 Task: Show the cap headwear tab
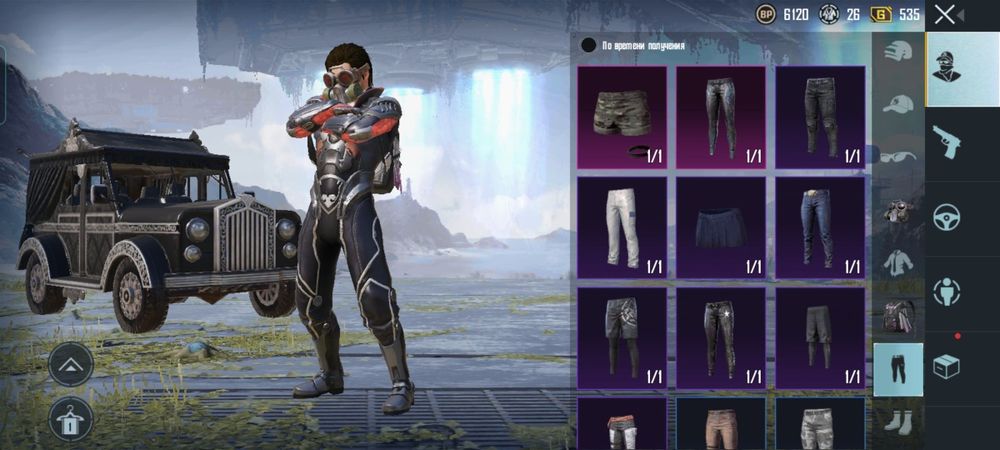point(898,104)
